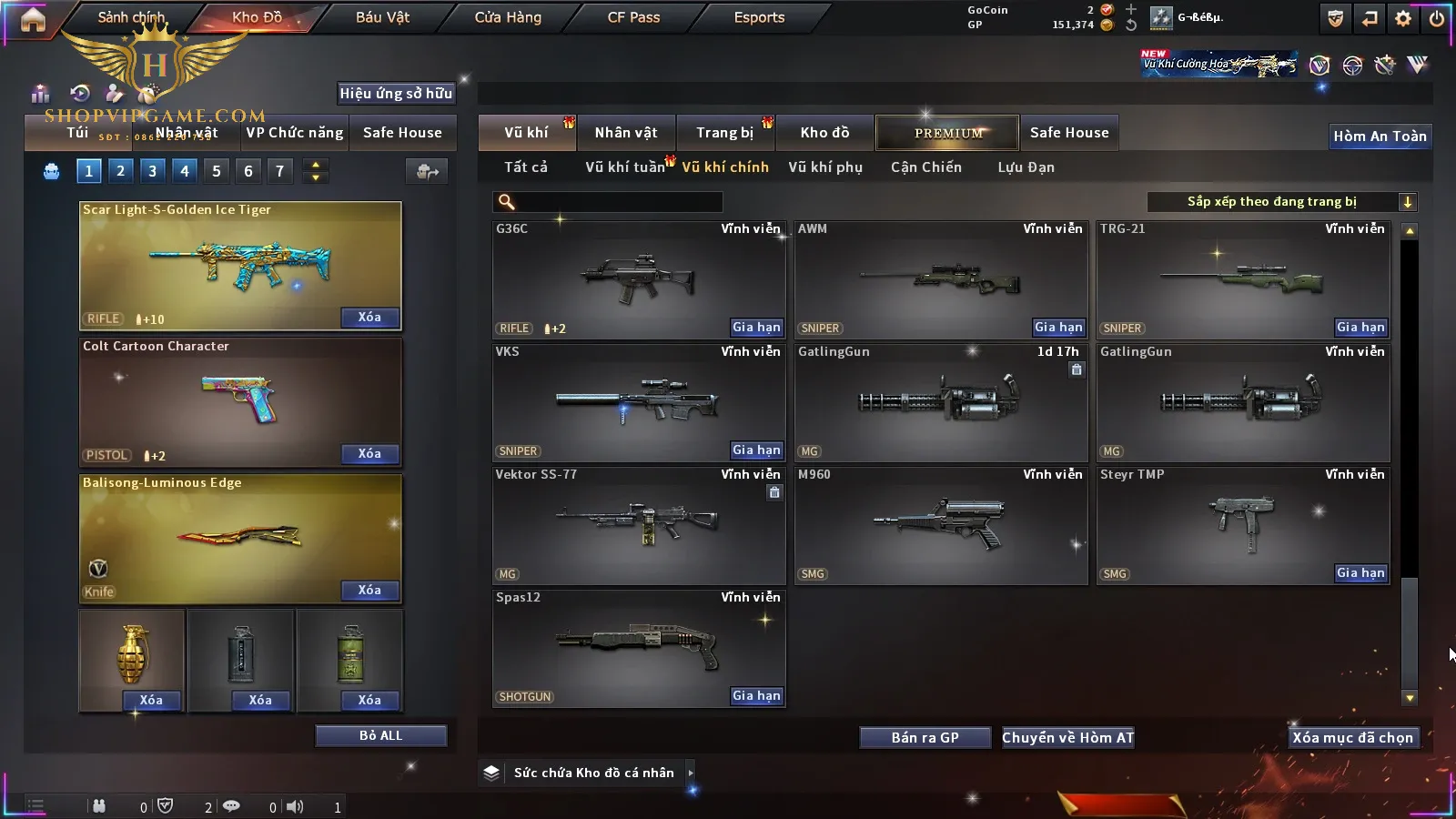
Task: Click the Bán ra GP button
Action: (x=925, y=738)
